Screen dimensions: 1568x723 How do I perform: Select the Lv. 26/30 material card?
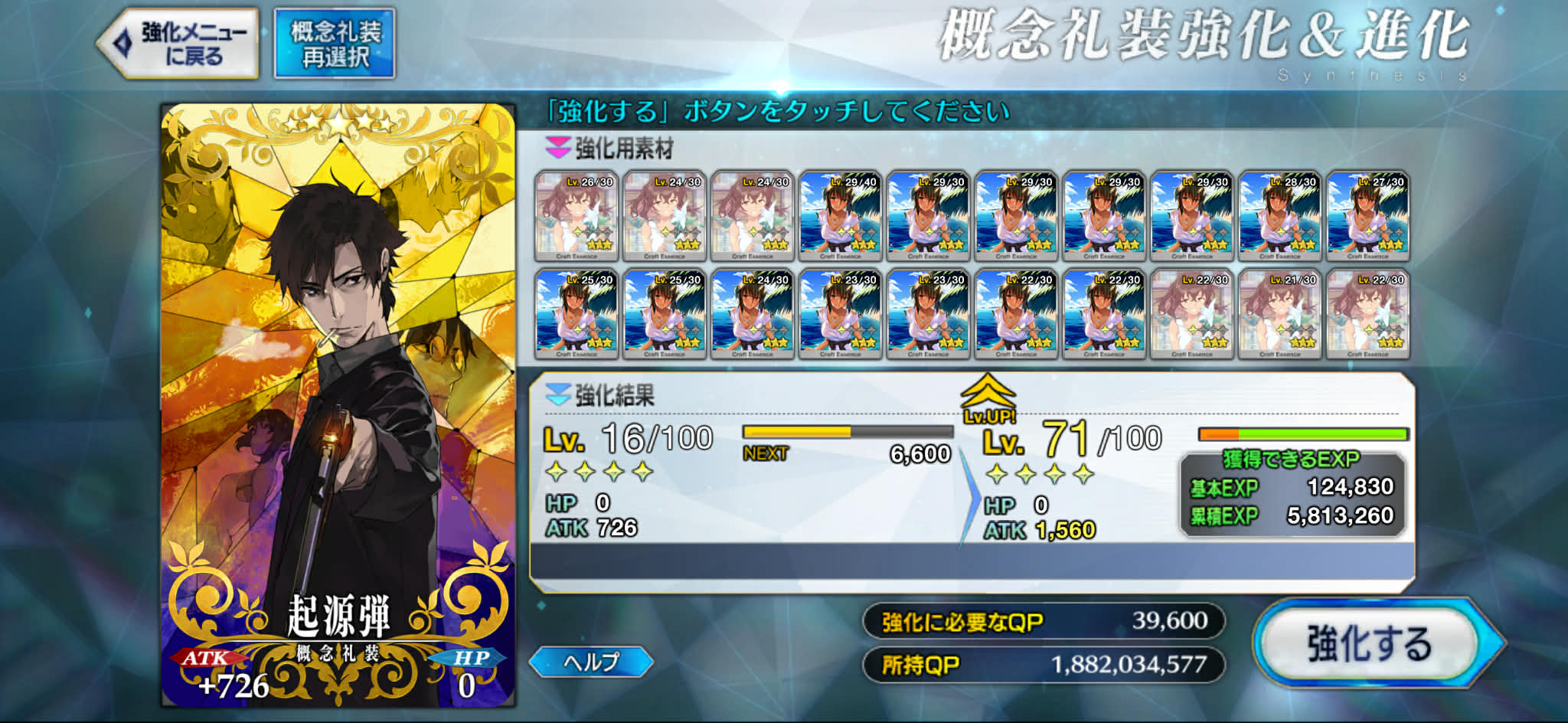click(x=577, y=217)
